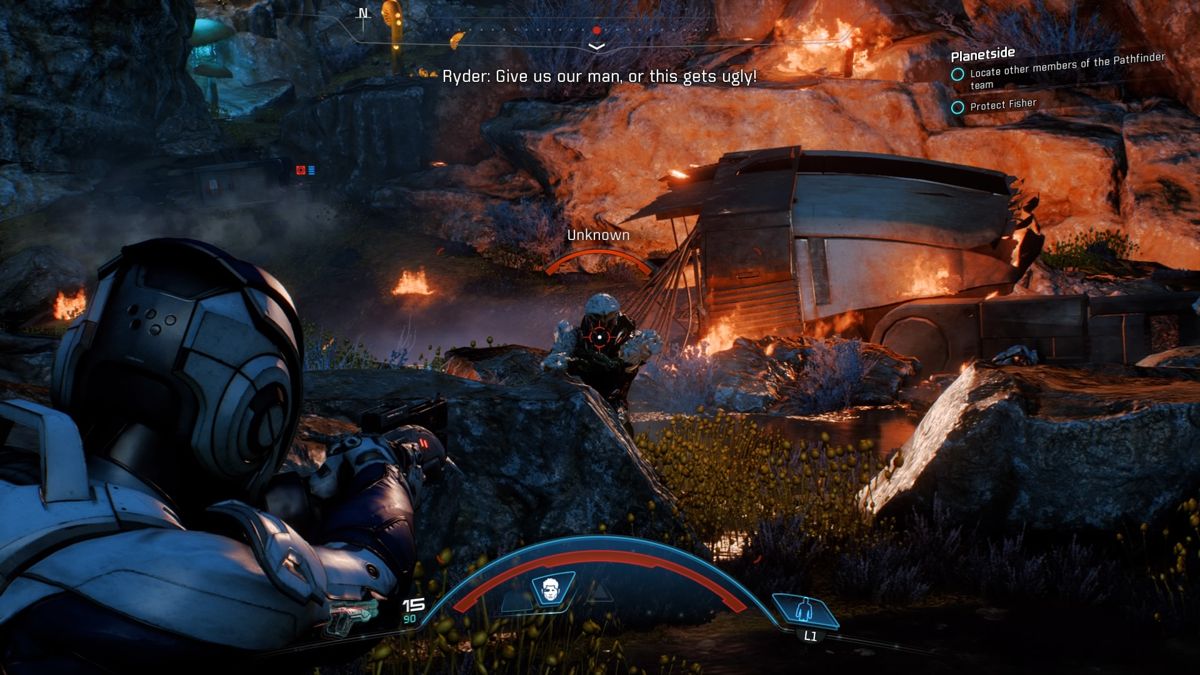The width and height of the screenshot is (1200, 675).
Task: Activate the body silhouette ability icon
Action: [x=805, y=609]
